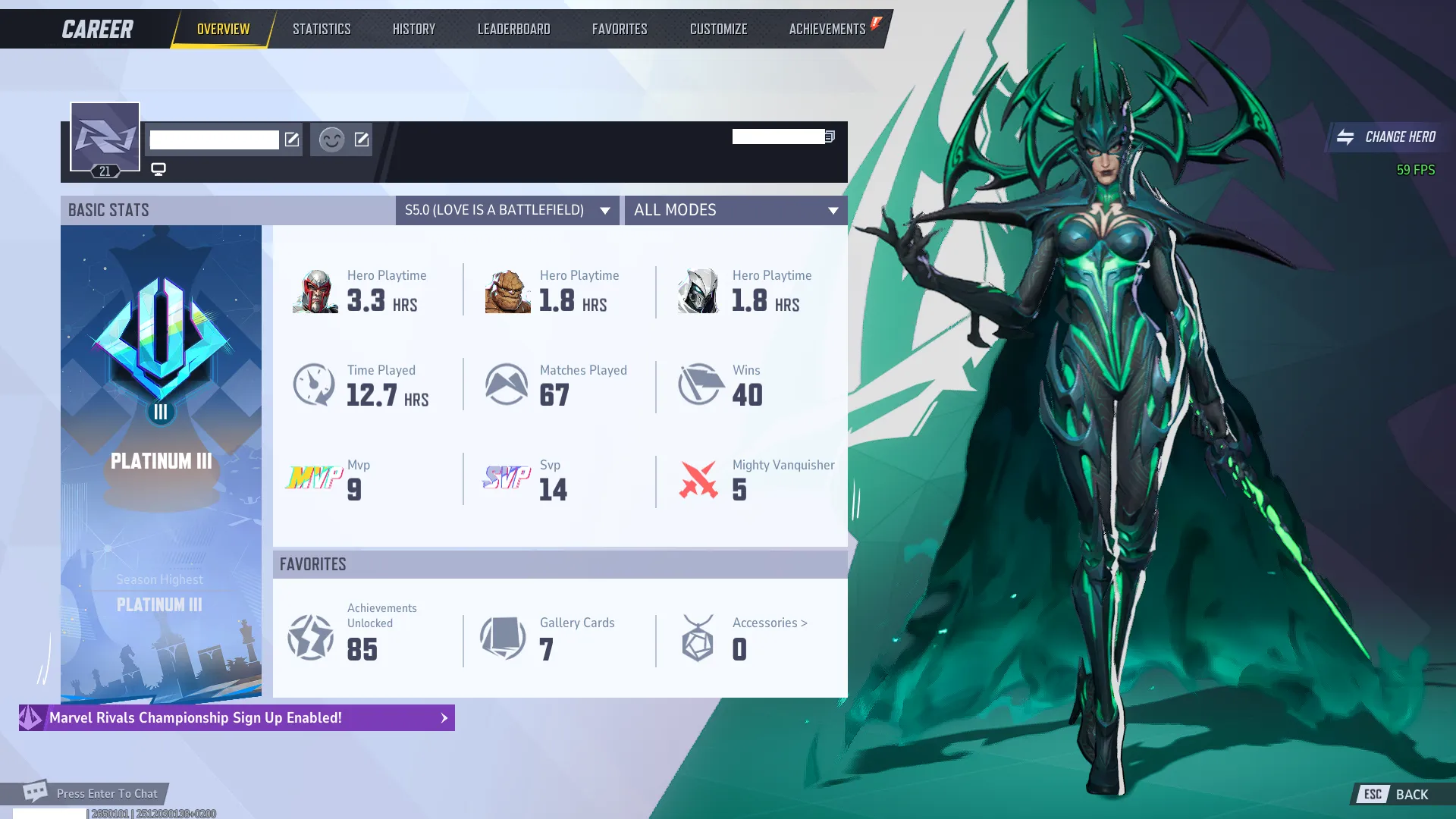
Task: Click the SVP badge icon
Action: tap(506, 479)
